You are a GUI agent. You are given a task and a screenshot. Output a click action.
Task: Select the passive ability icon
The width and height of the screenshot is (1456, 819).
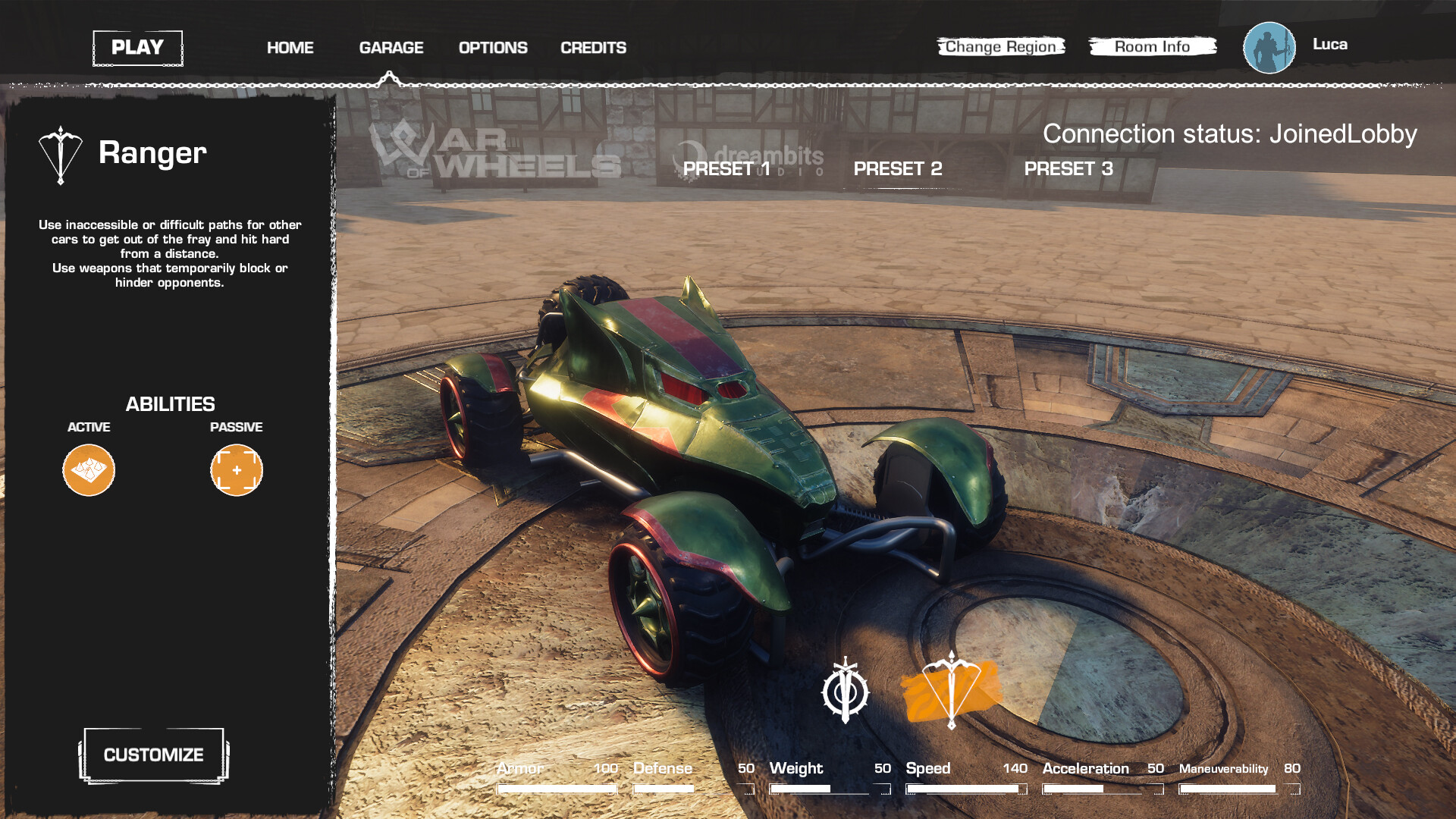coord(236,470)
